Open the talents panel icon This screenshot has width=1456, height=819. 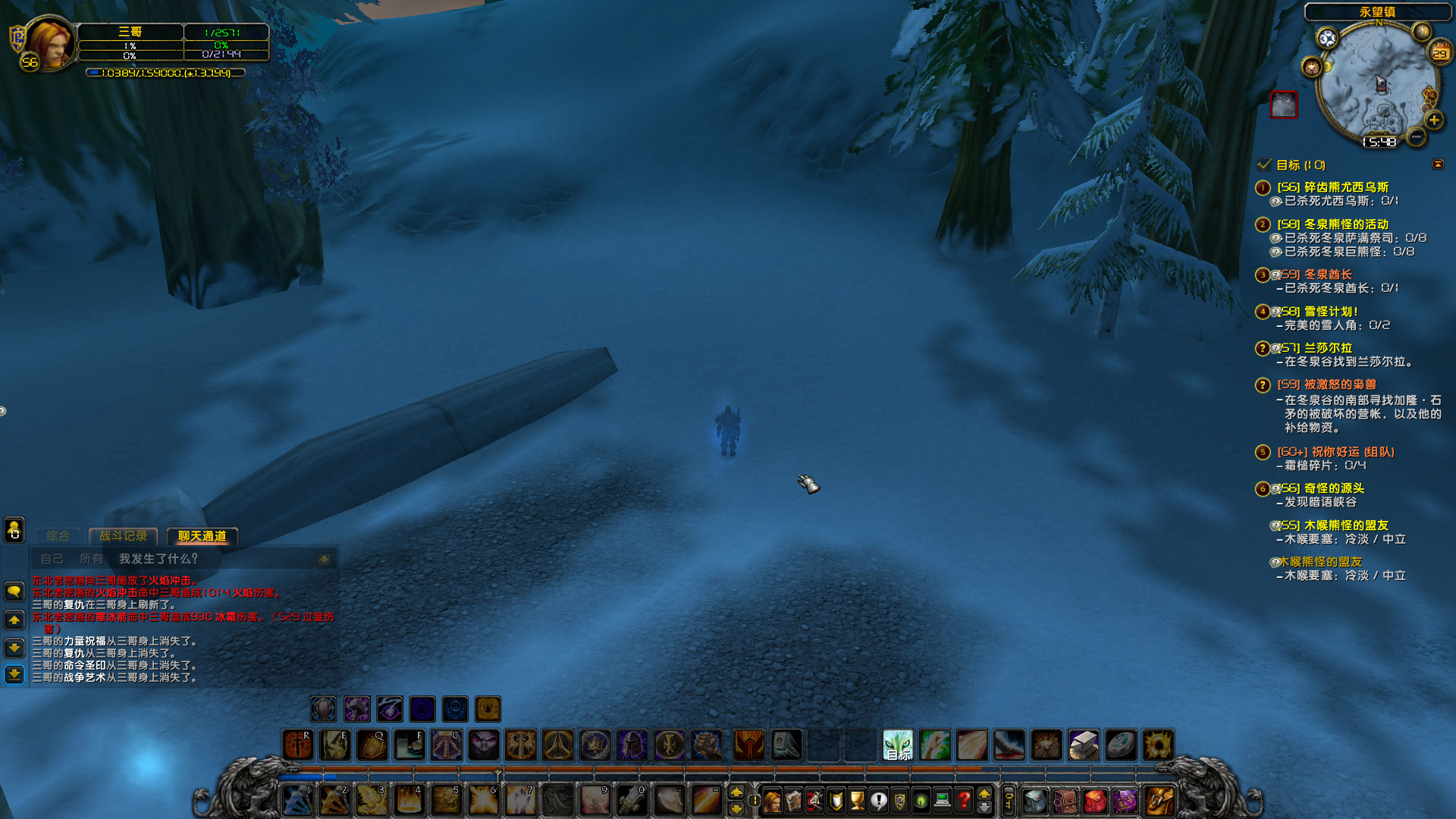point(816,802)
